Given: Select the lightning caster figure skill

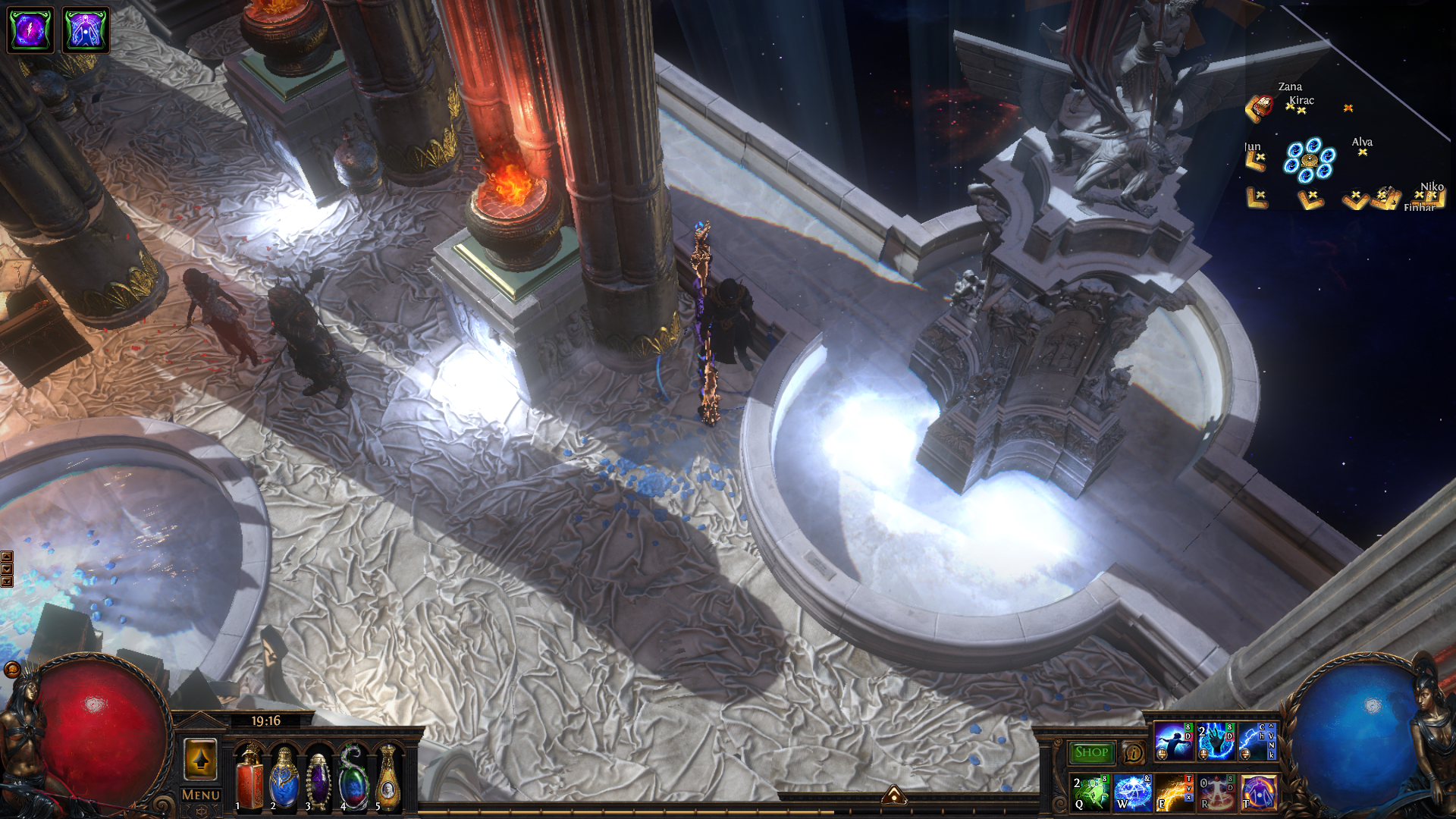Looking at the screenshot, I should (1175, 741).
